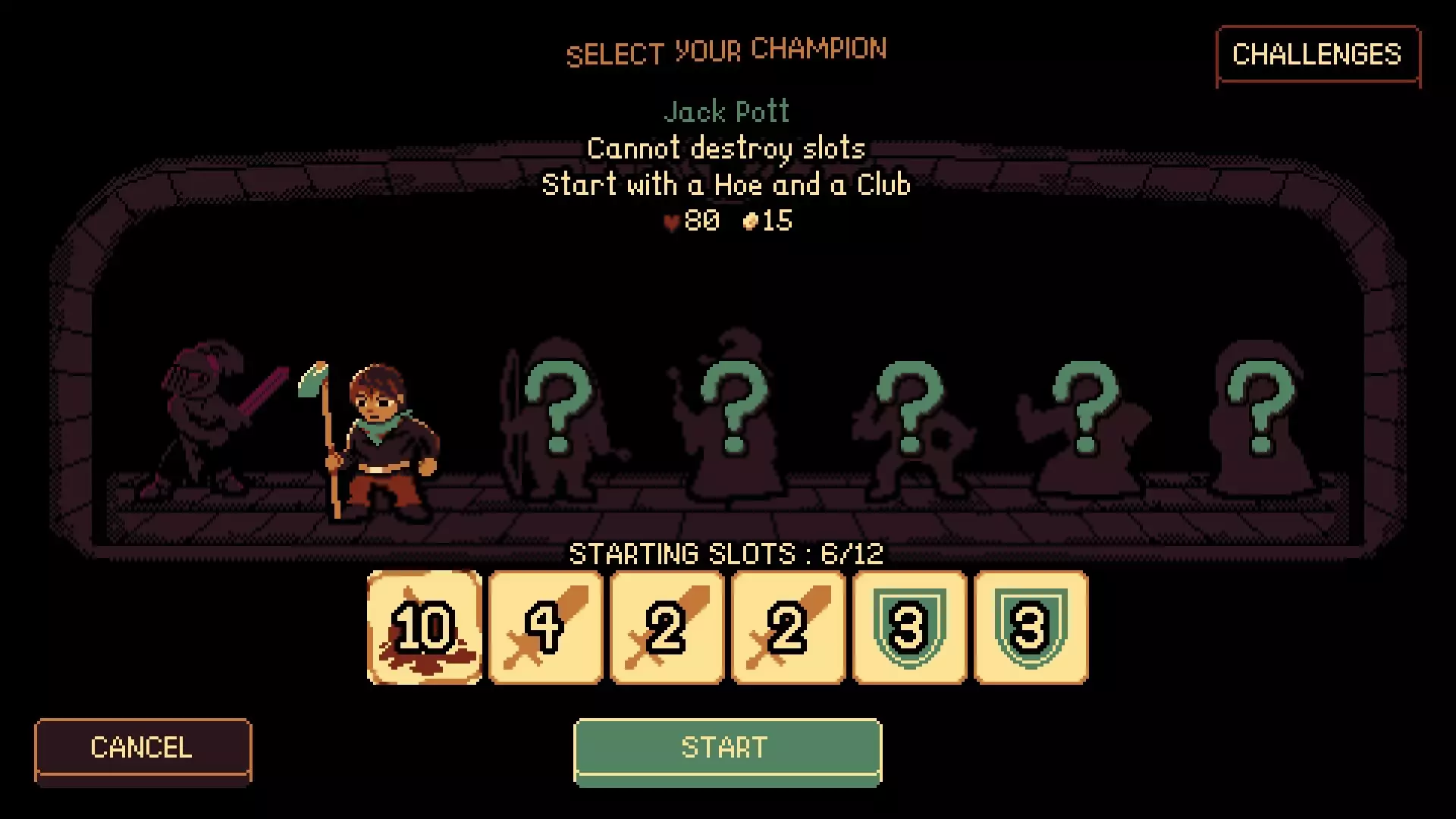Select the locked archer silhouette with bow
1456x819 pixels.
556,421
